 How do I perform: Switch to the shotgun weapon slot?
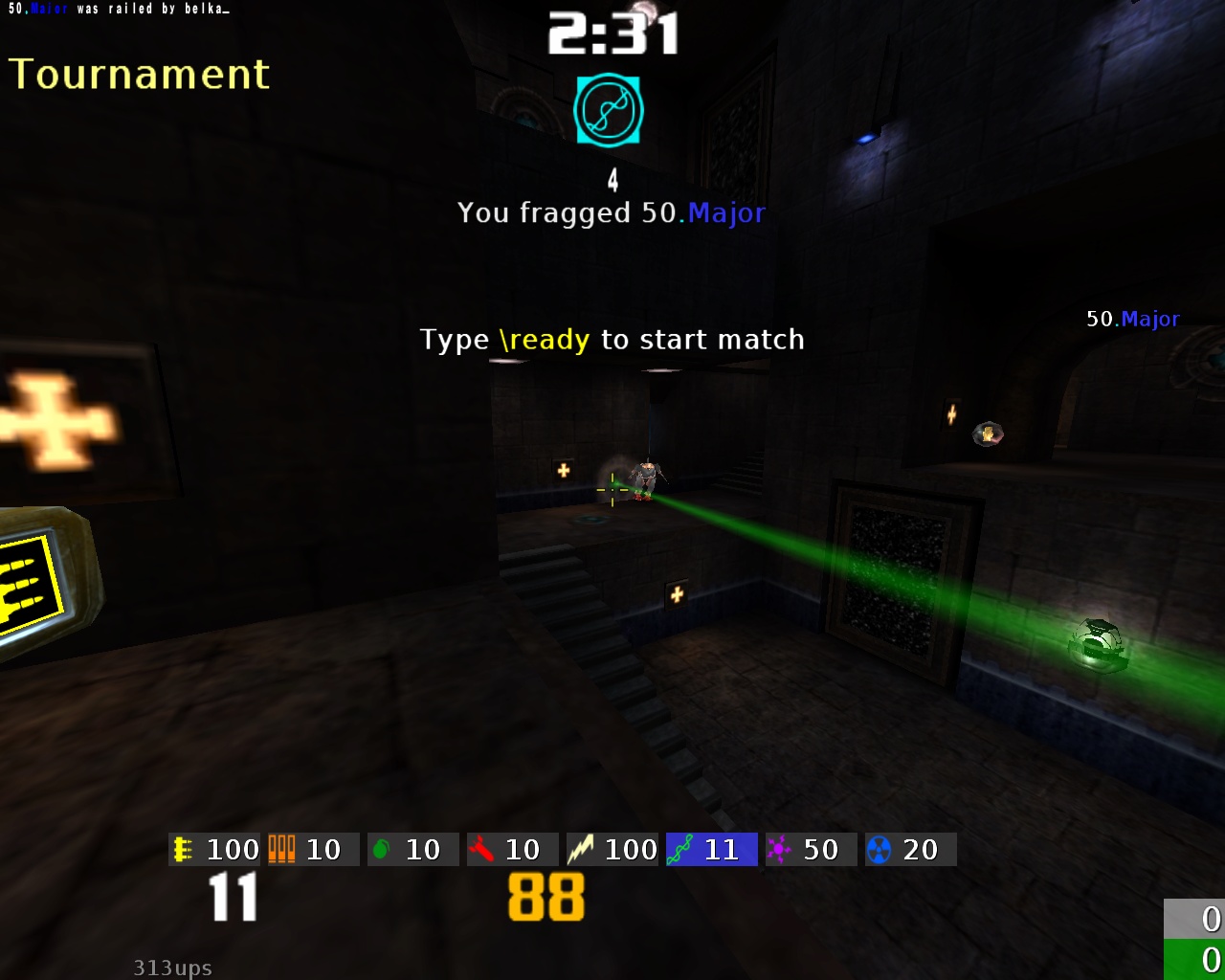pos(313,849)
